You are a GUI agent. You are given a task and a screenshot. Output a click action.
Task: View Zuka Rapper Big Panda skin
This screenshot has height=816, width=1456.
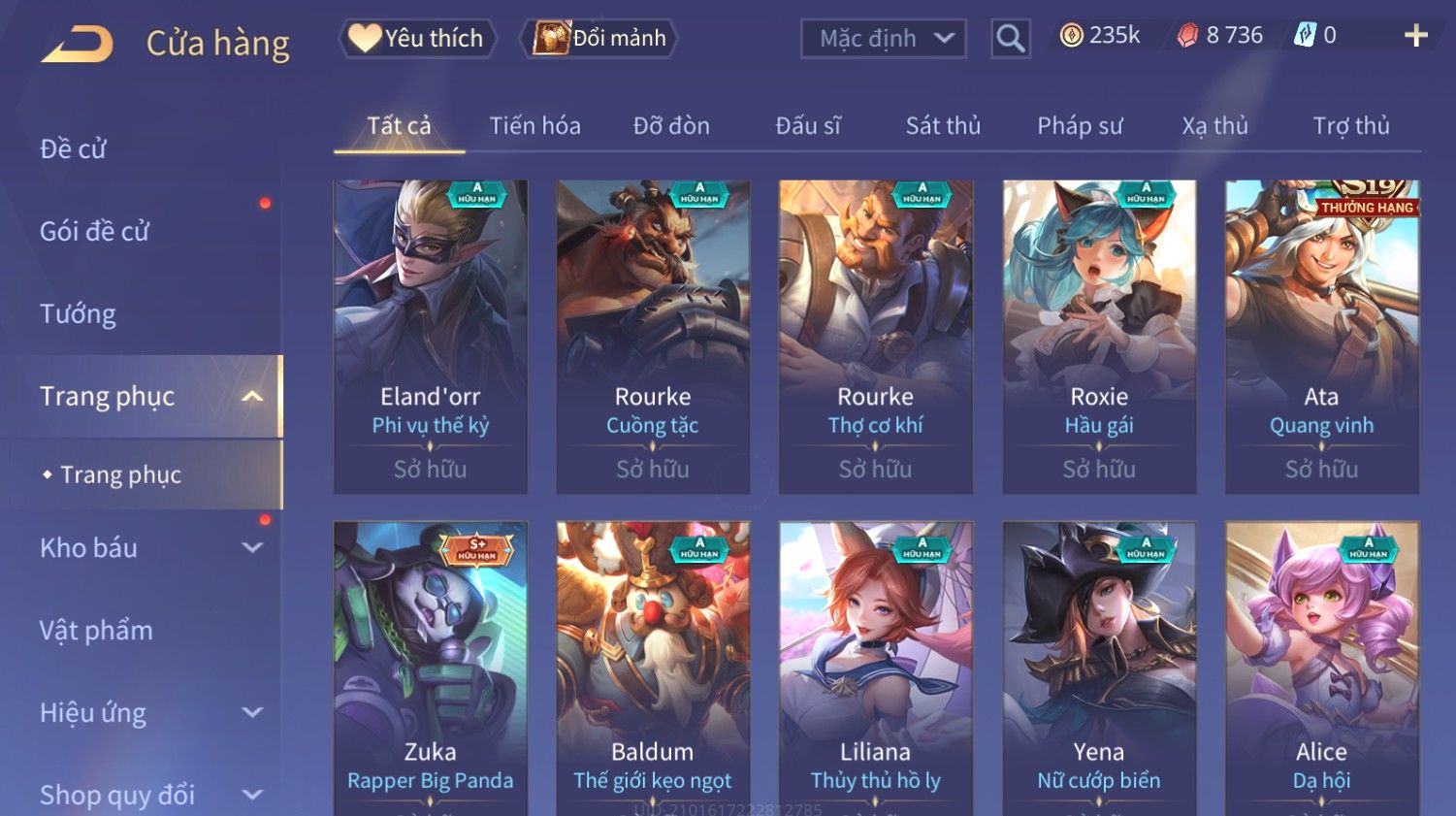click(x=431, y=668)
